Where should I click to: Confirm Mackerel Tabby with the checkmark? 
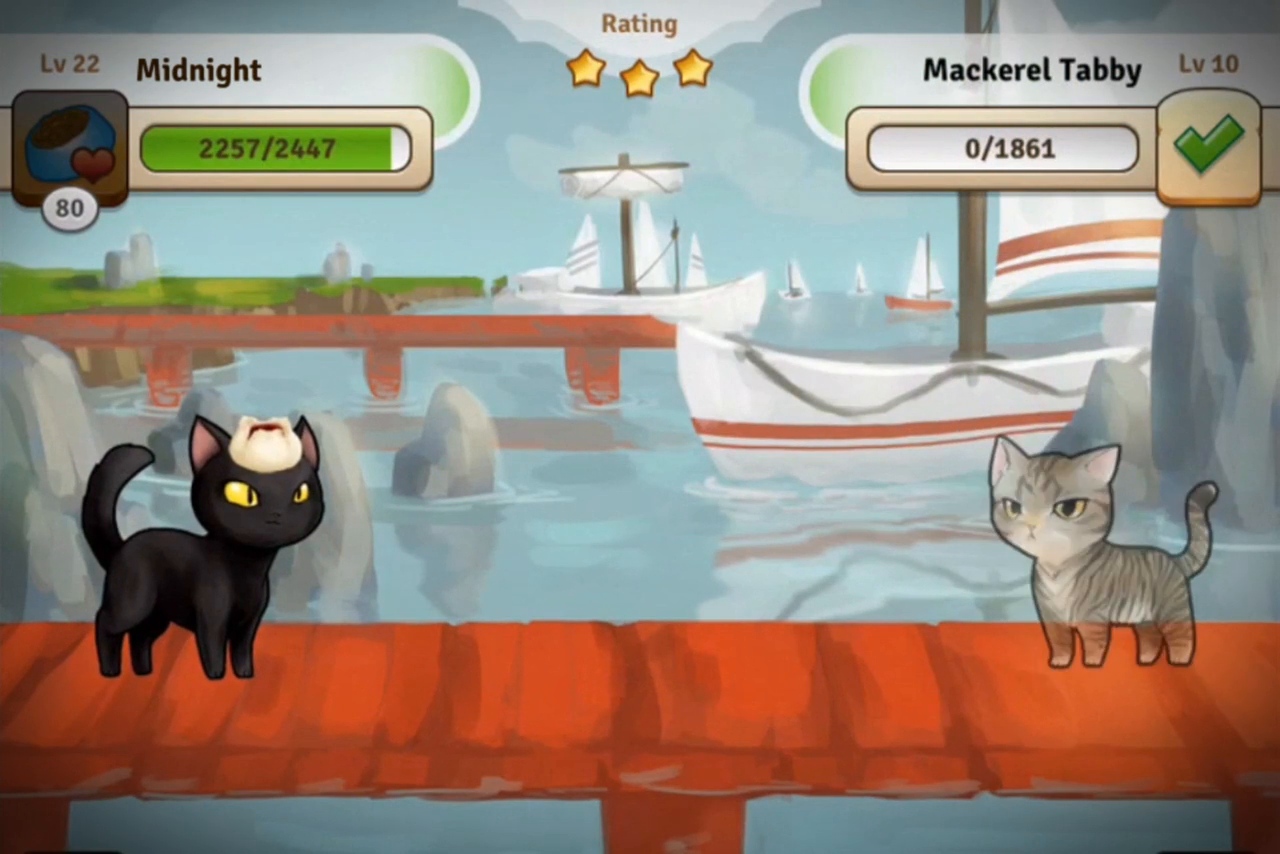(x=1209, y=145)
